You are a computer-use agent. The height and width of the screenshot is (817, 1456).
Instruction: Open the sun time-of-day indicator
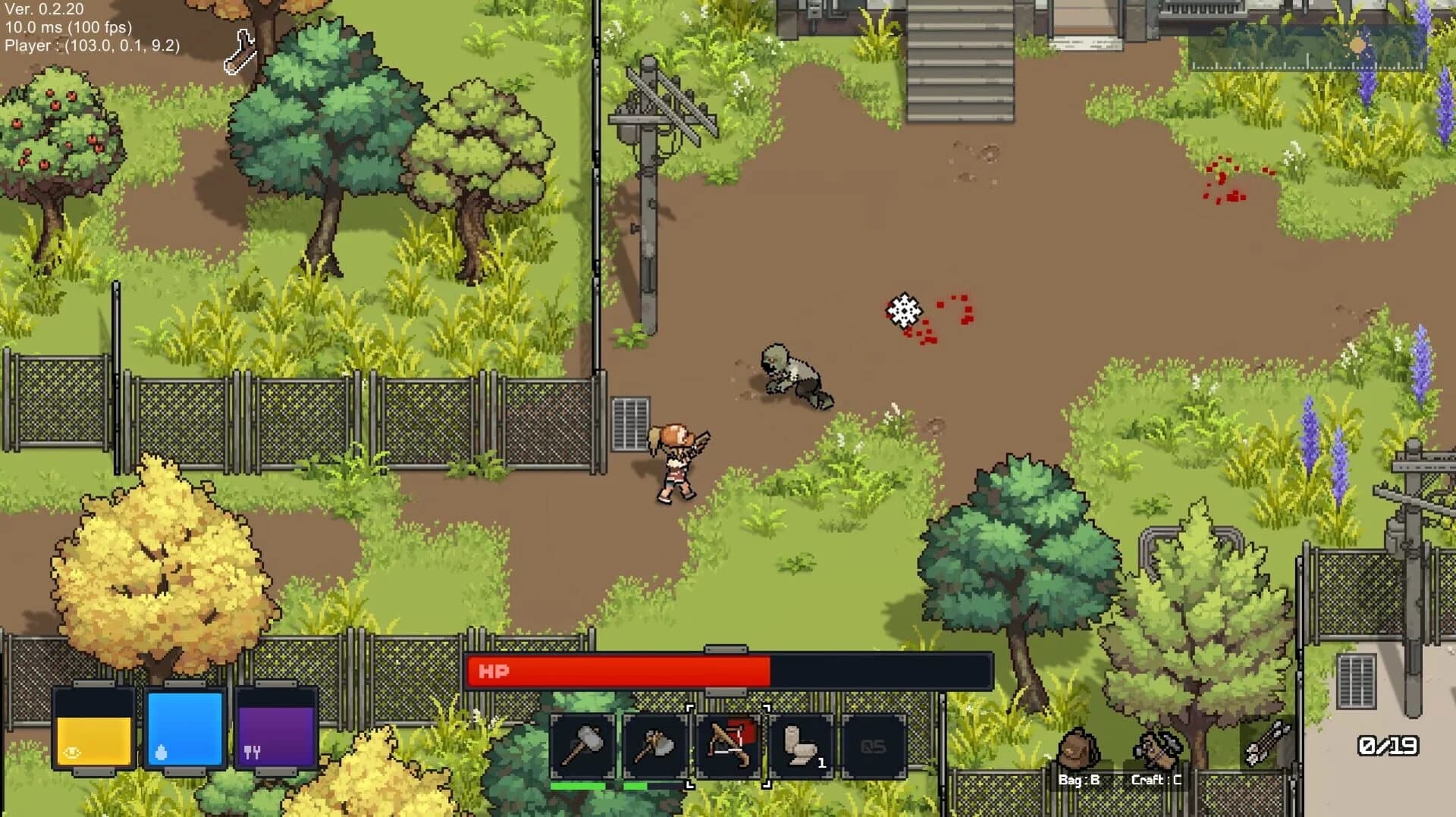[1357, 45]
